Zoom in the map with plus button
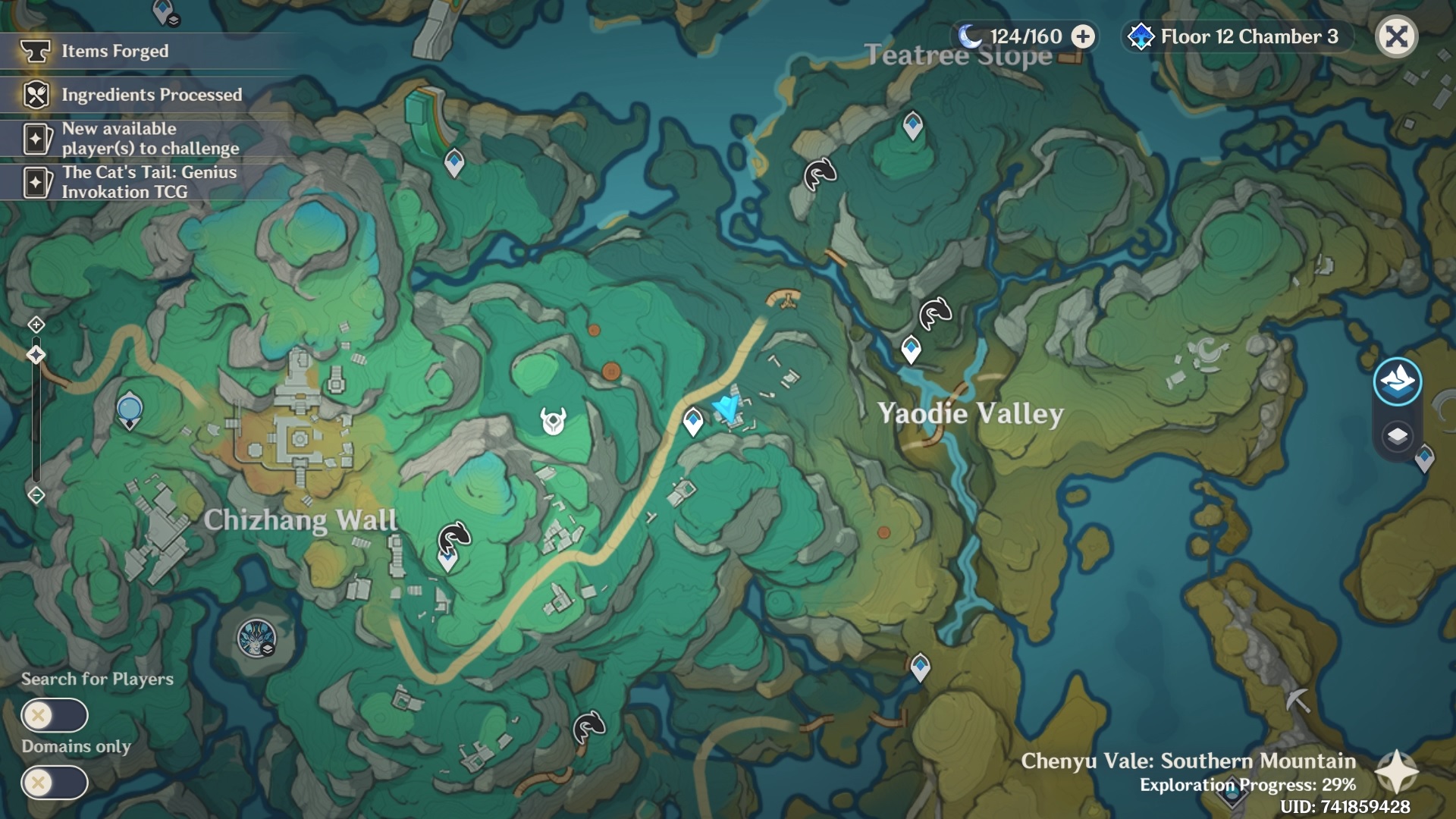Viewport: 1456px width, 819px height. click(36, 325)
